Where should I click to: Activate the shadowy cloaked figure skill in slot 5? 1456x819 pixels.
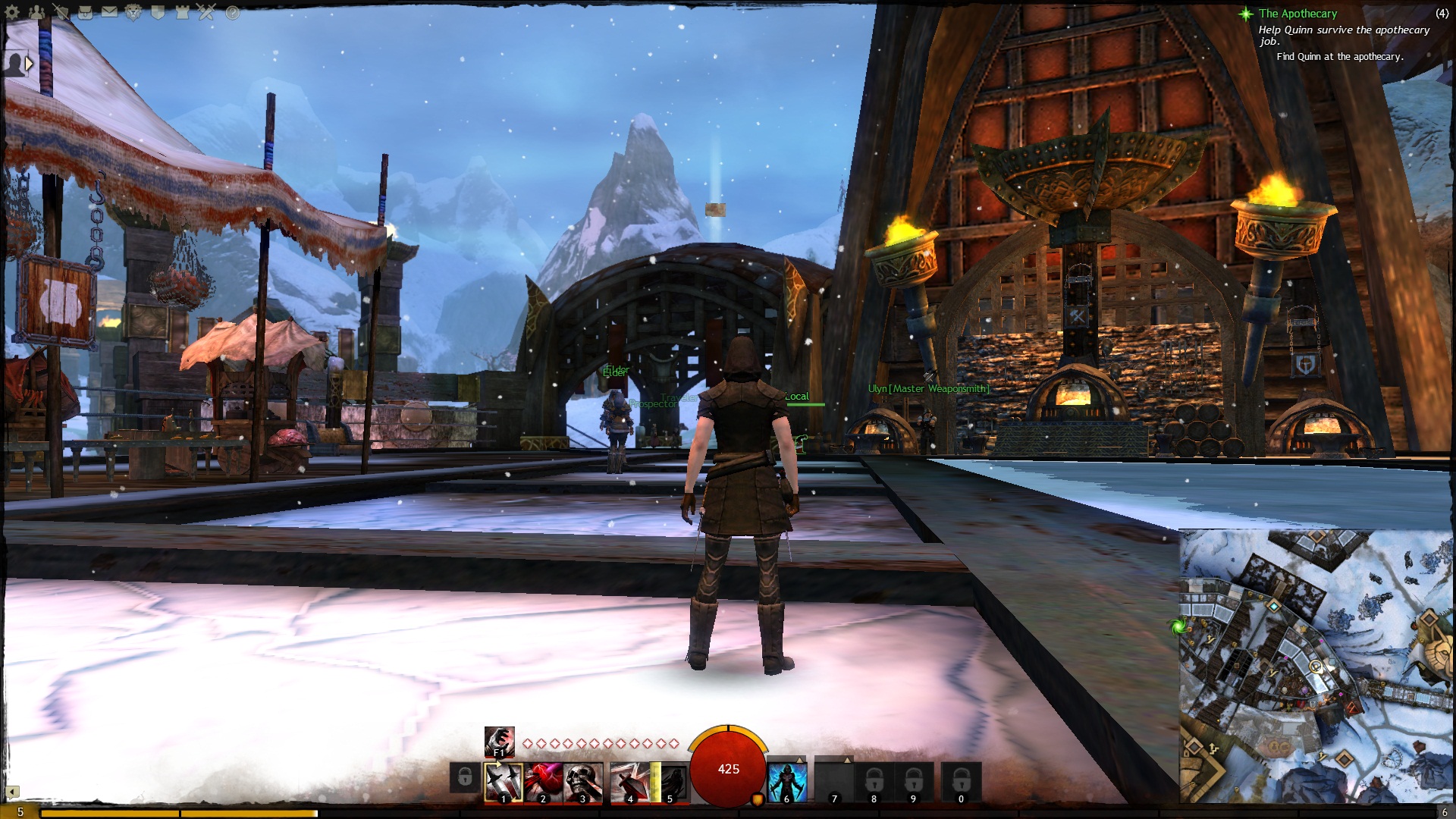pyautogui.click(x=670, y=781)
